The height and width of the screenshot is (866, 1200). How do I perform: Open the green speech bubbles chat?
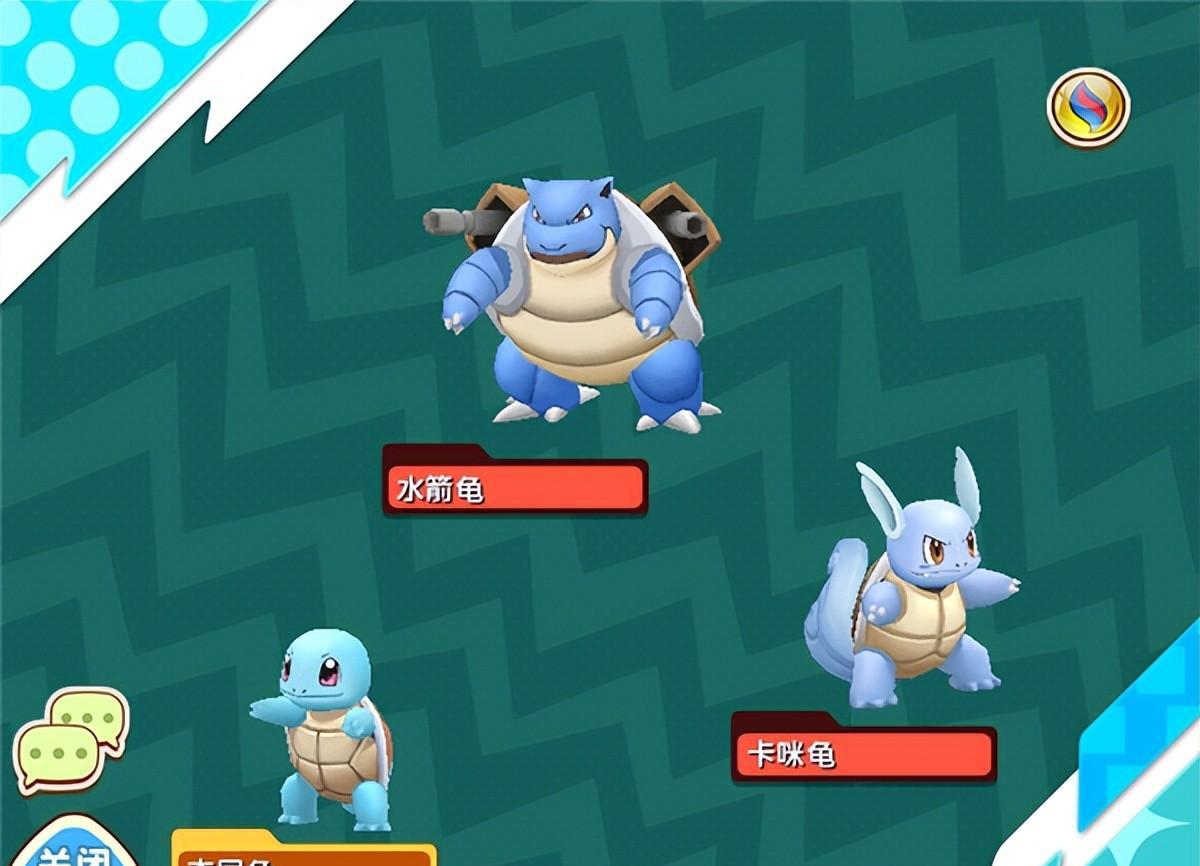tap(70, 740)
